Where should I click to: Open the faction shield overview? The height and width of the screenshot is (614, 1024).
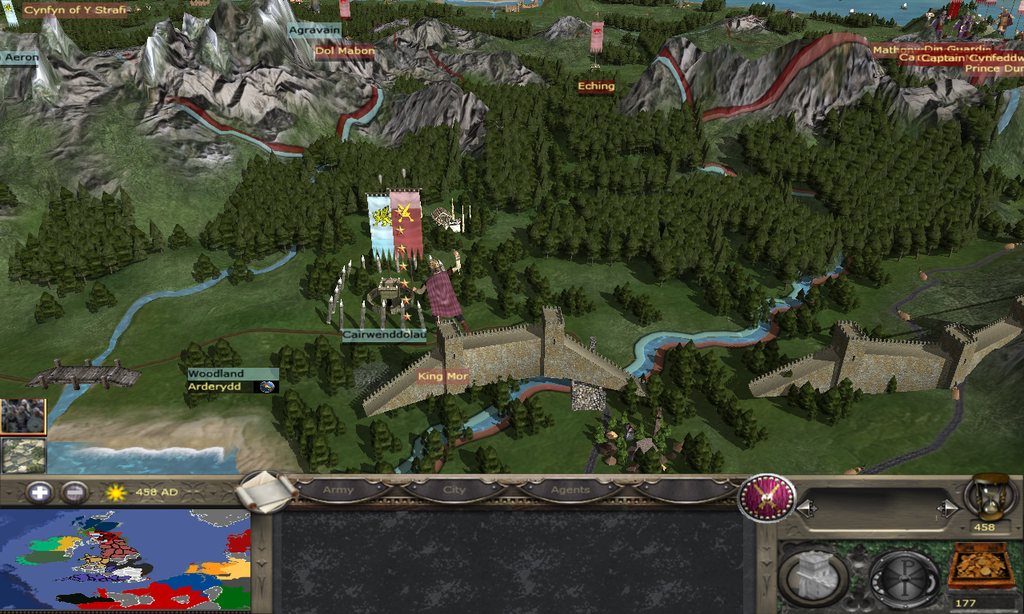click(766, 498)
